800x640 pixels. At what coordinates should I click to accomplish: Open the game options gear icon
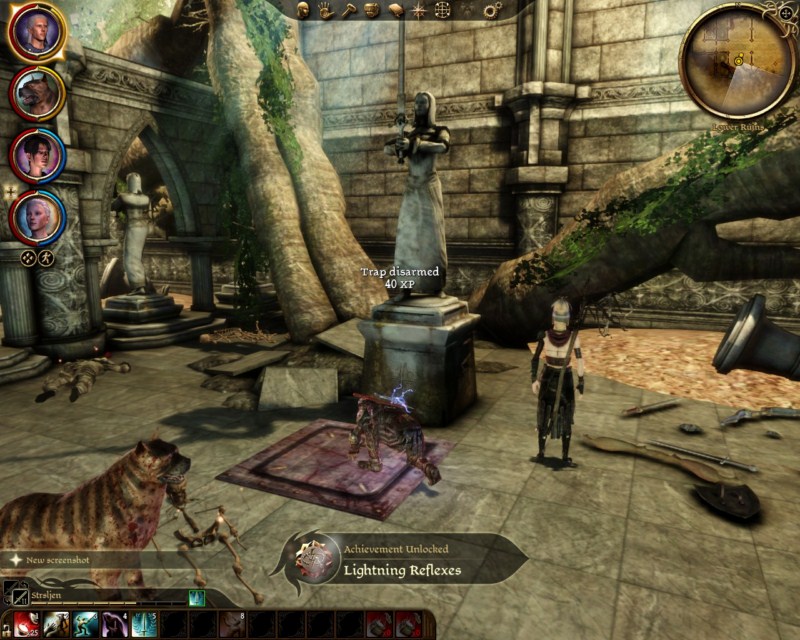click(x=492, y=10)
